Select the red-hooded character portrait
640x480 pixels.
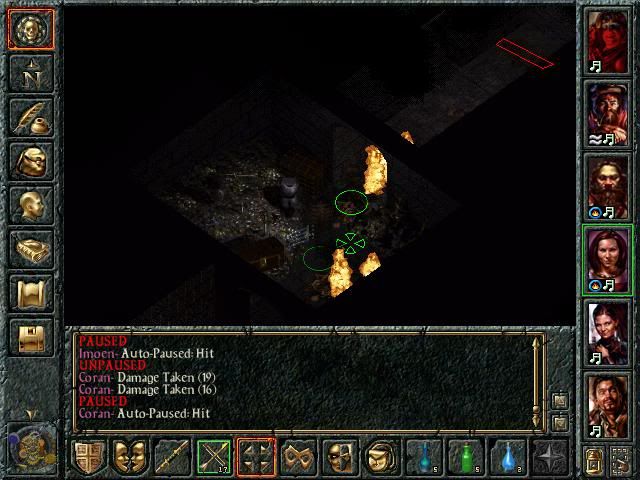[x=608, y=40]
